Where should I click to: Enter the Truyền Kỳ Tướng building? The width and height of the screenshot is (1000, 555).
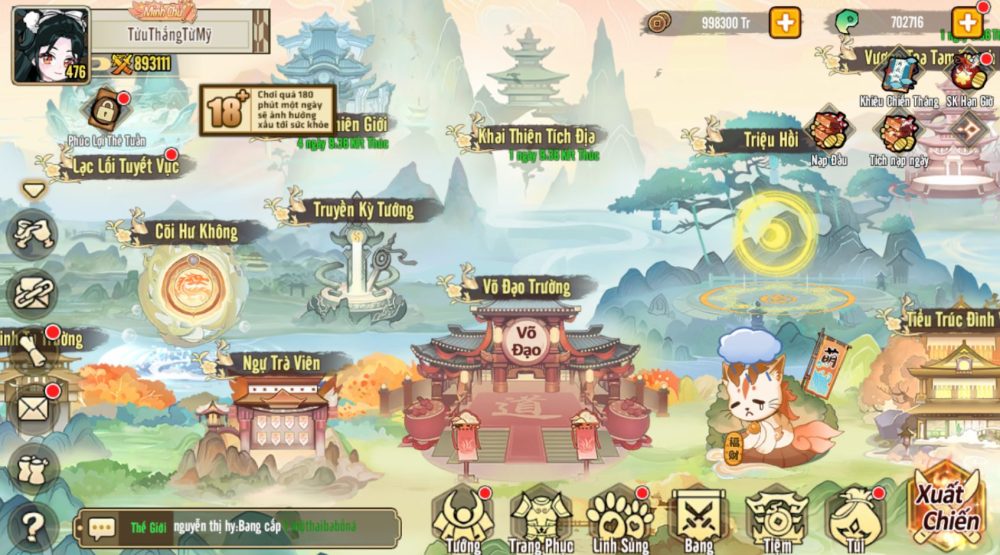[x=357, y=260]
